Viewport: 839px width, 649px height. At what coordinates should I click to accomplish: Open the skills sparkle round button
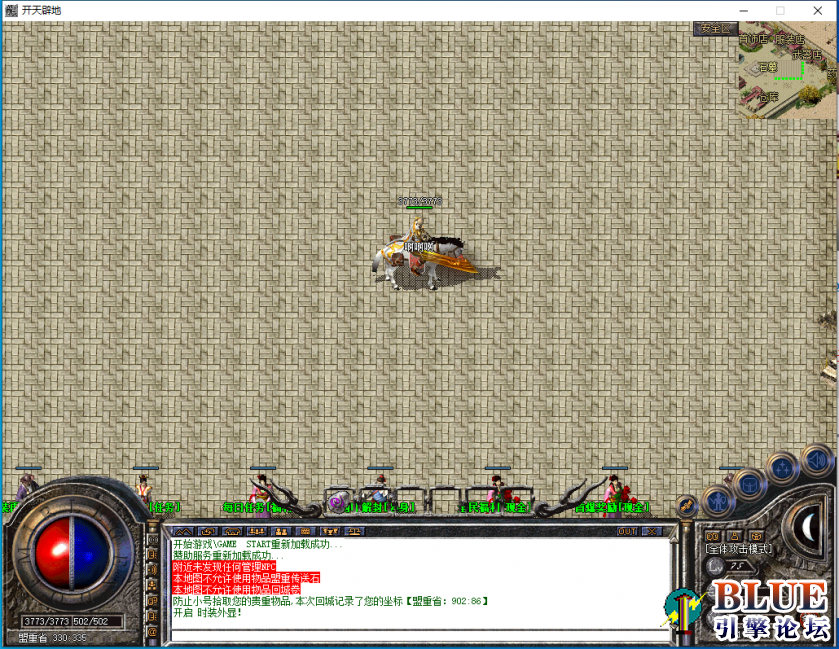pos(783,469)
